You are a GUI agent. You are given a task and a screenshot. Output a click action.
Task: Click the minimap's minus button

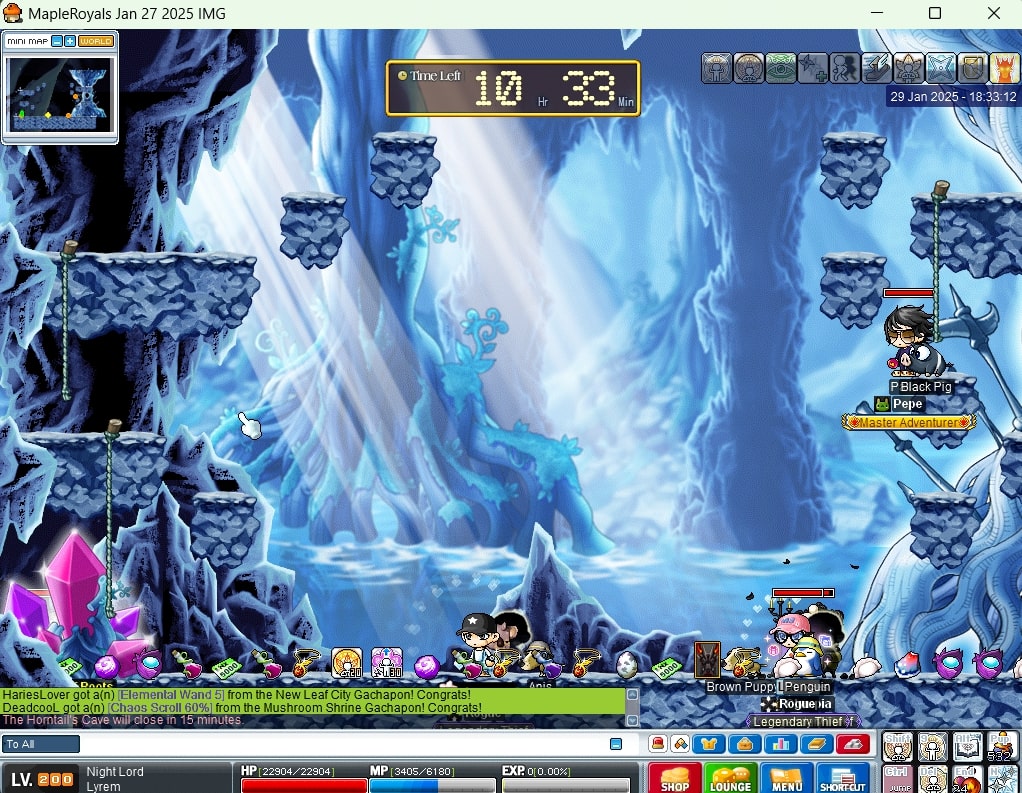[x=57, y=41]
